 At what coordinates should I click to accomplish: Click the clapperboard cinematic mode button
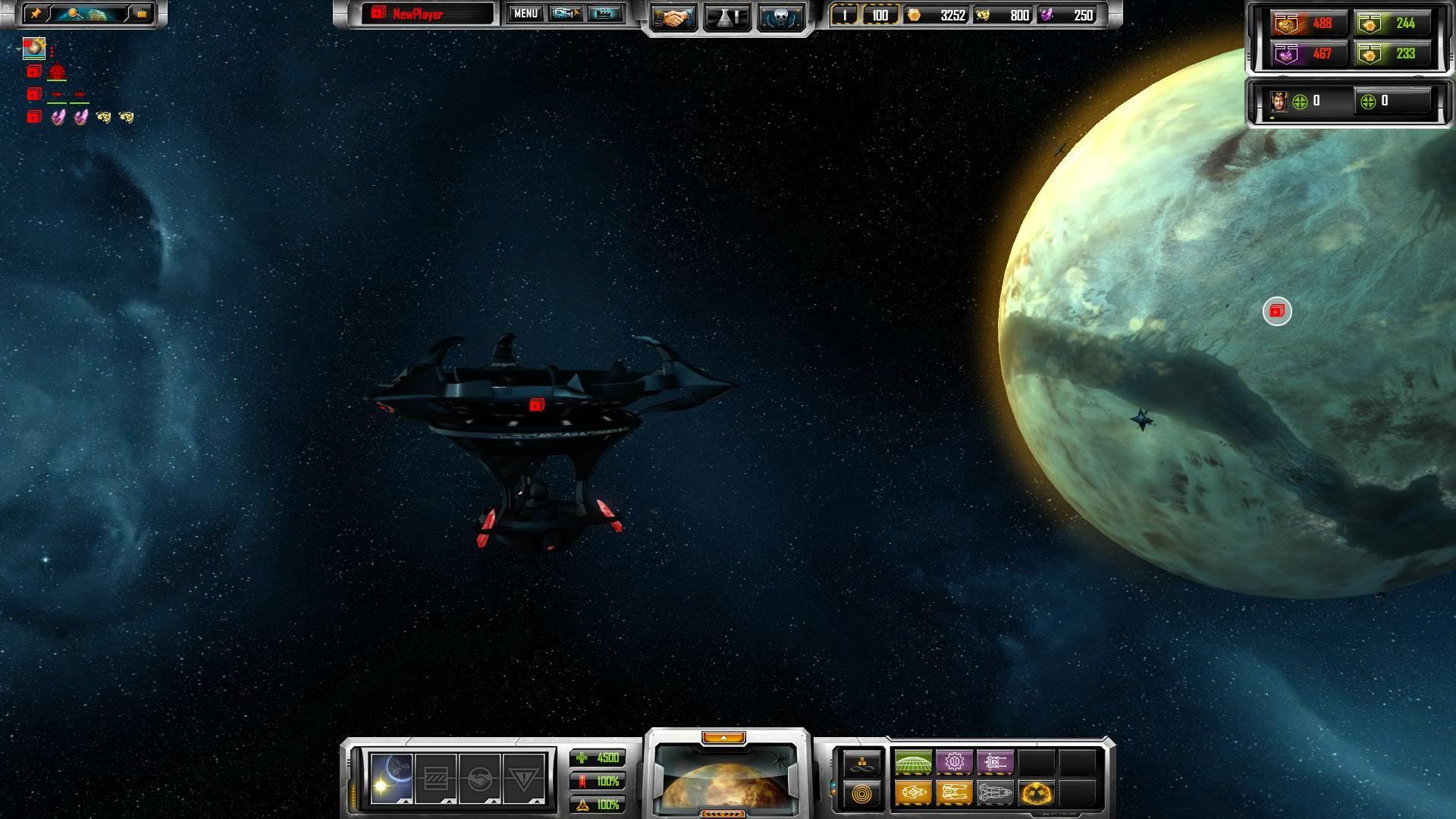[x=604, y=14]
